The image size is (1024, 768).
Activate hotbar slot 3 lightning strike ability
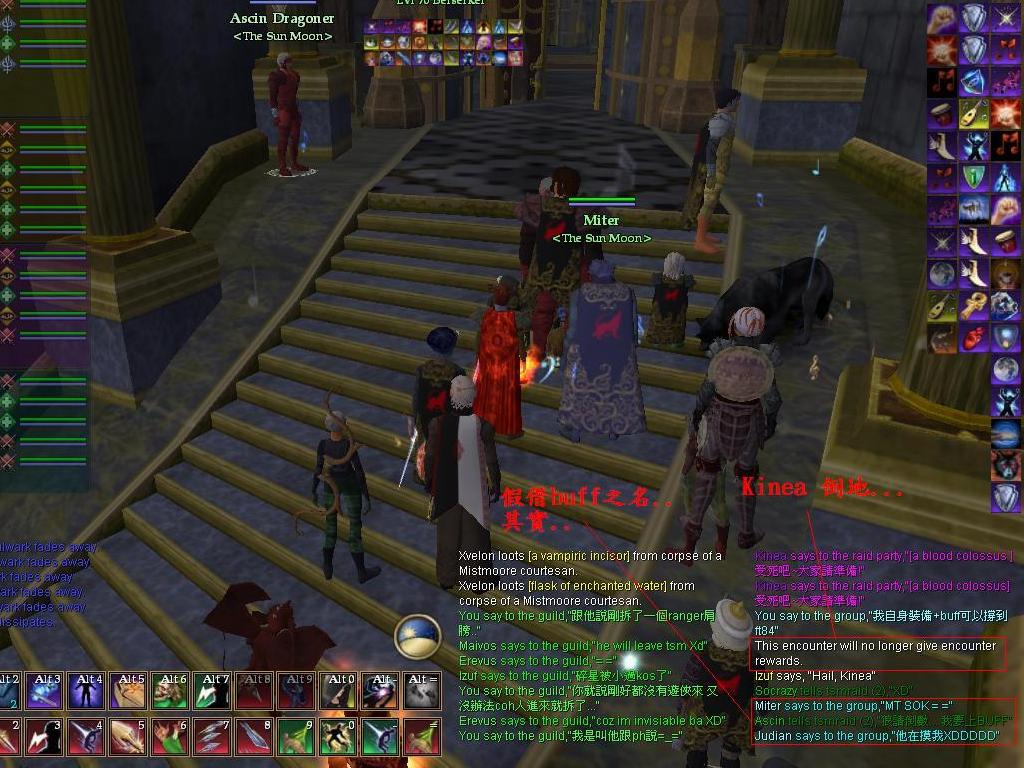pyautogui.click(x=44, y=737)
